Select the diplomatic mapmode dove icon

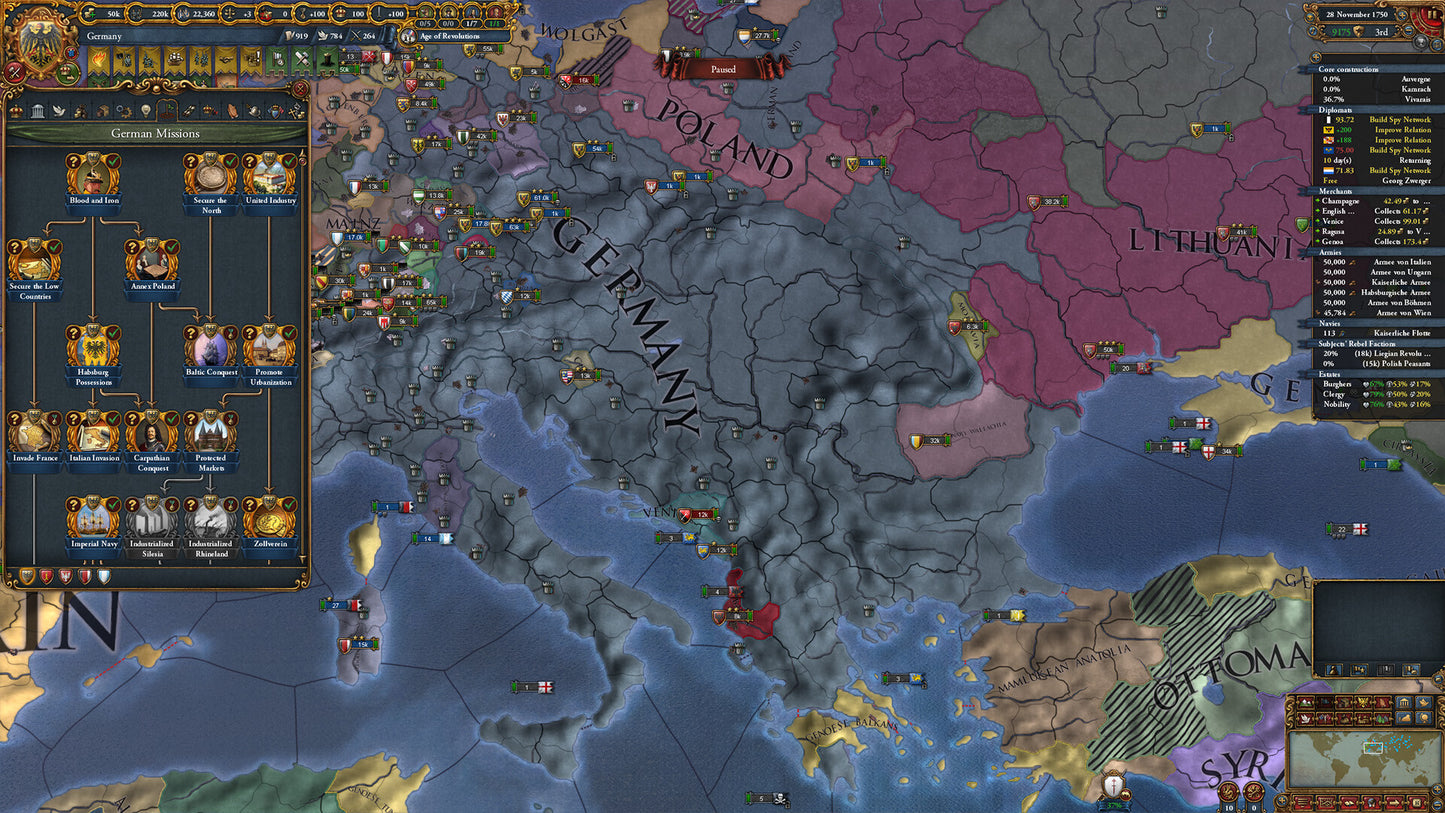[x=1305, y=719]
